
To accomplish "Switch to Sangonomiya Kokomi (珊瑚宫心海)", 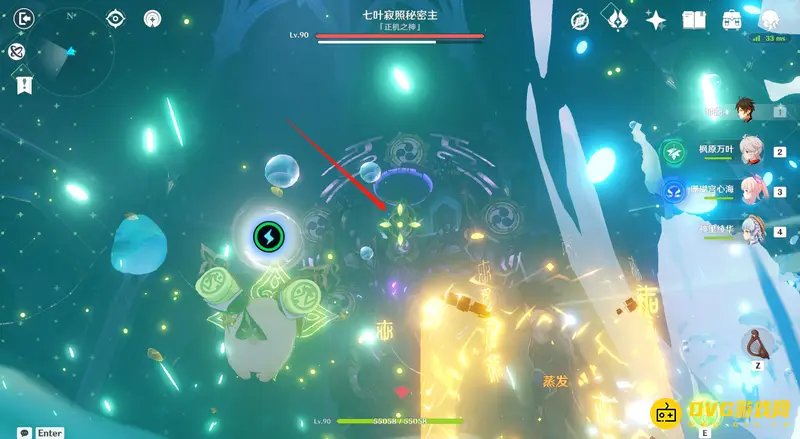I will pyautogui.click(x=749, y=190).
